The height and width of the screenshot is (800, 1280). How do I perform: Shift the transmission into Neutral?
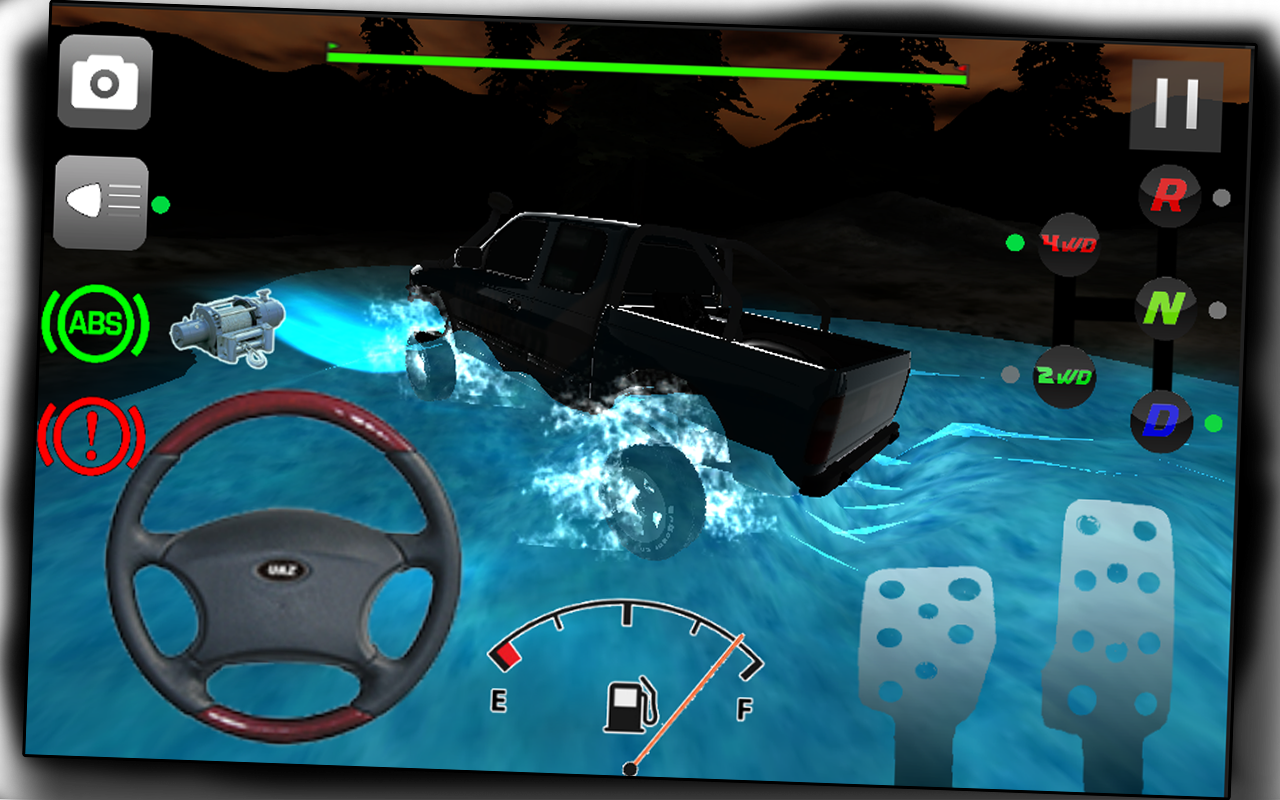1167,310
